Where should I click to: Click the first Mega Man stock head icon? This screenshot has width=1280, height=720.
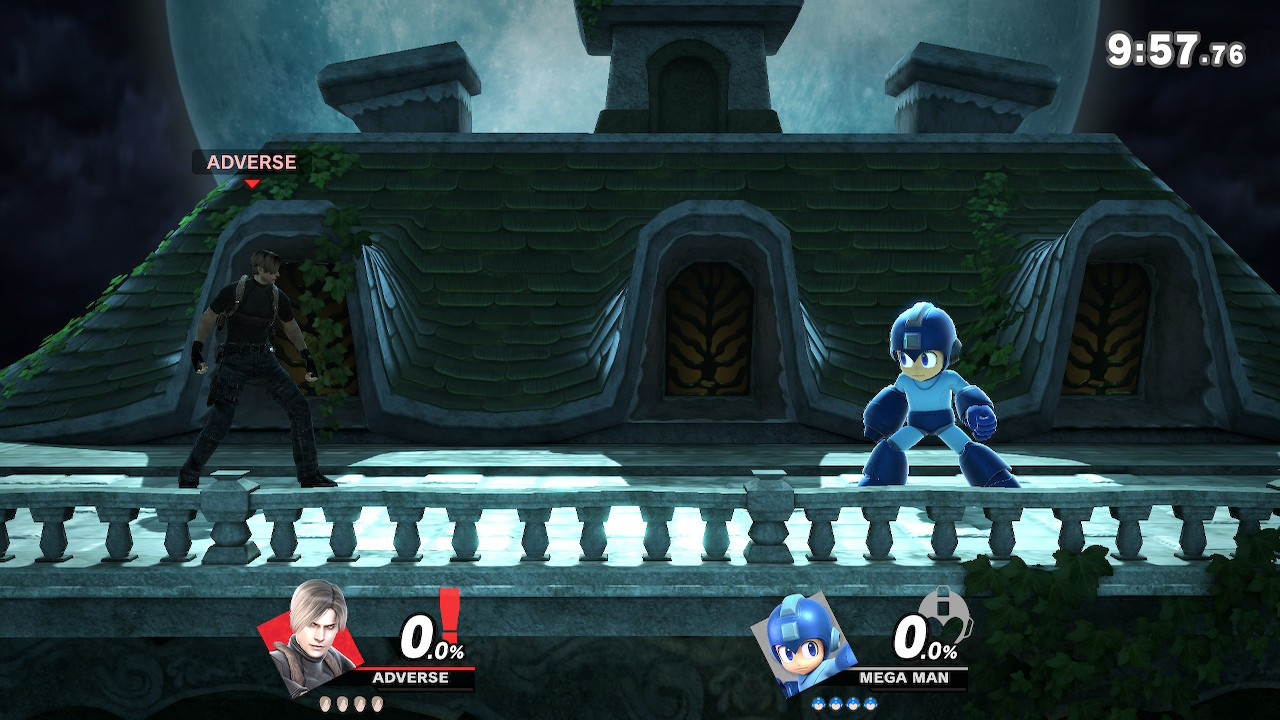point(818,704)
